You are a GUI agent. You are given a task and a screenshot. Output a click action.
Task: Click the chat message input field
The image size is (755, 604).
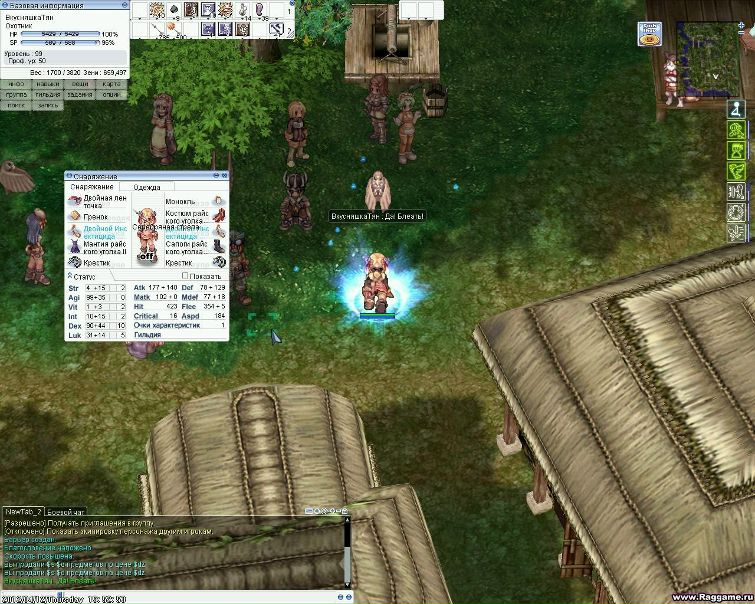200,598
